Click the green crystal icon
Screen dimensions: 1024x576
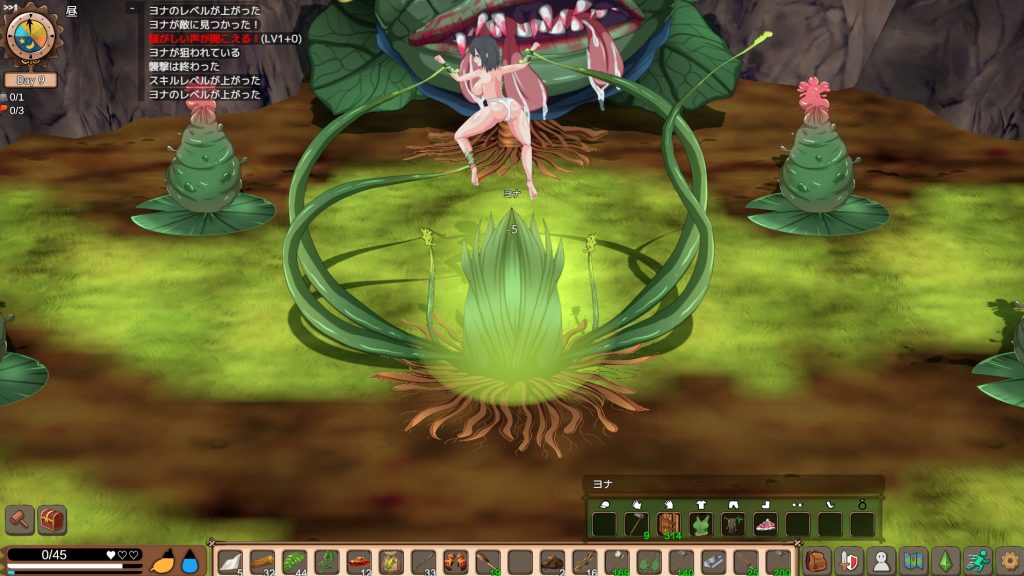[x=945, y=561]
